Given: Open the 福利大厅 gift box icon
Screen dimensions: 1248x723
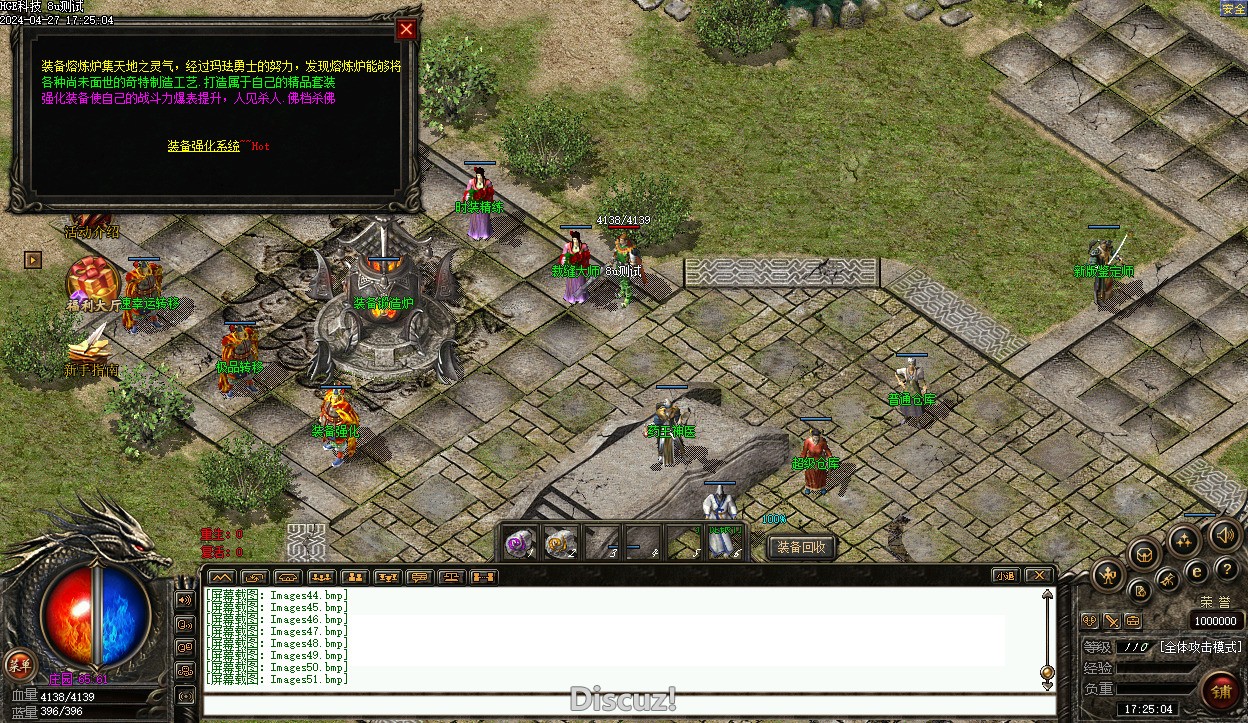Looking at the screenshot, I should pos(93,279).
